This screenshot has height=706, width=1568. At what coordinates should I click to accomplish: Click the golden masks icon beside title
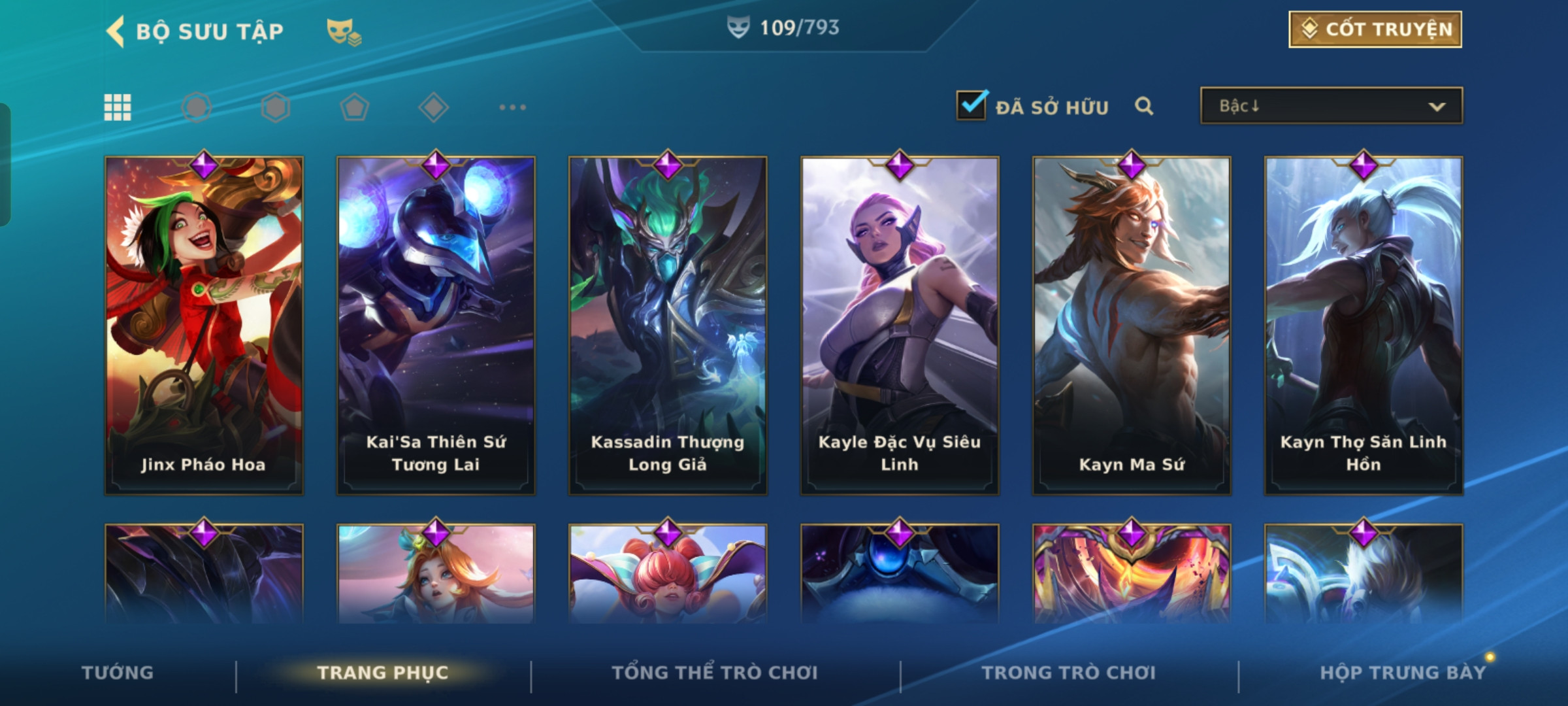(x=344, y=31)
